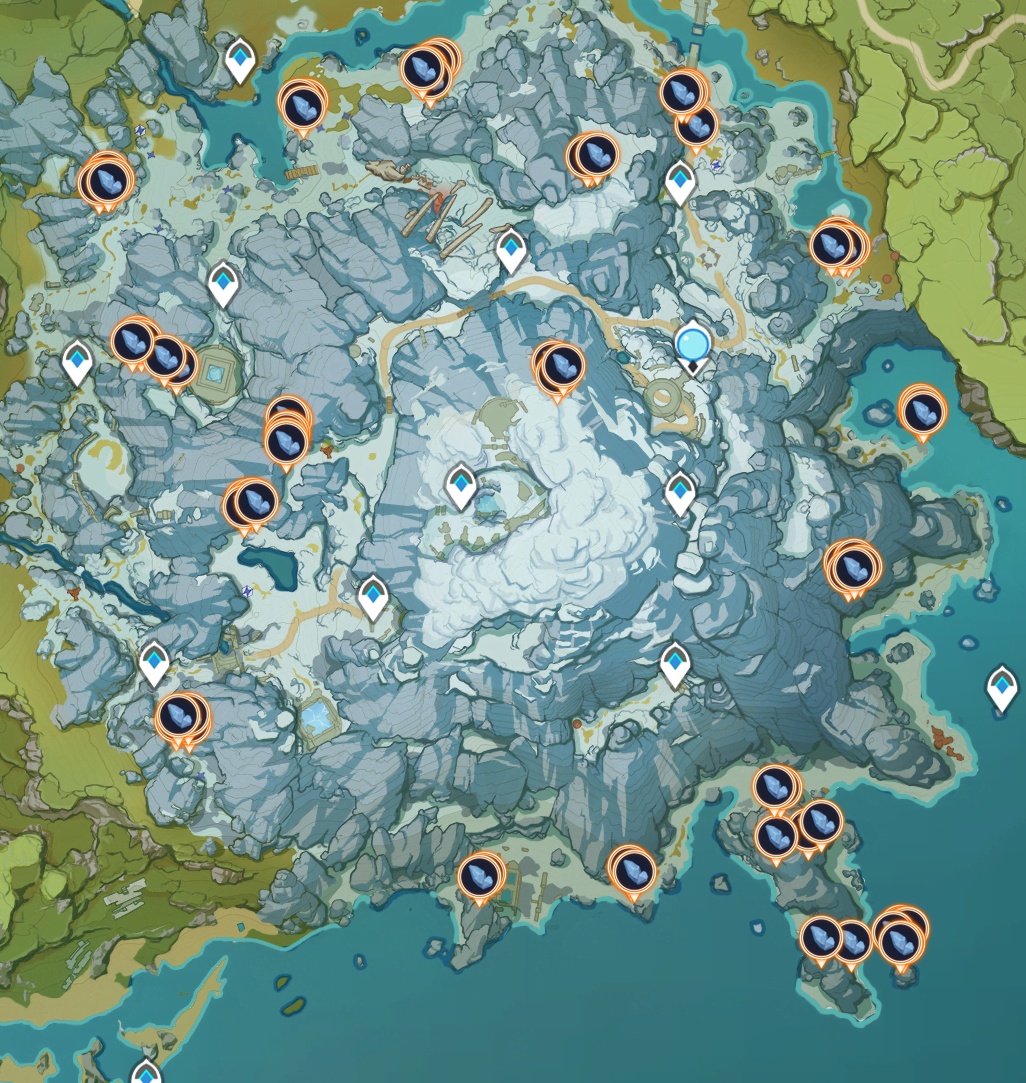Viewport: 1026px width, 1083px height.
Task: Click the Starsilver ore marker on the bay islet
Action: (921, 411)
